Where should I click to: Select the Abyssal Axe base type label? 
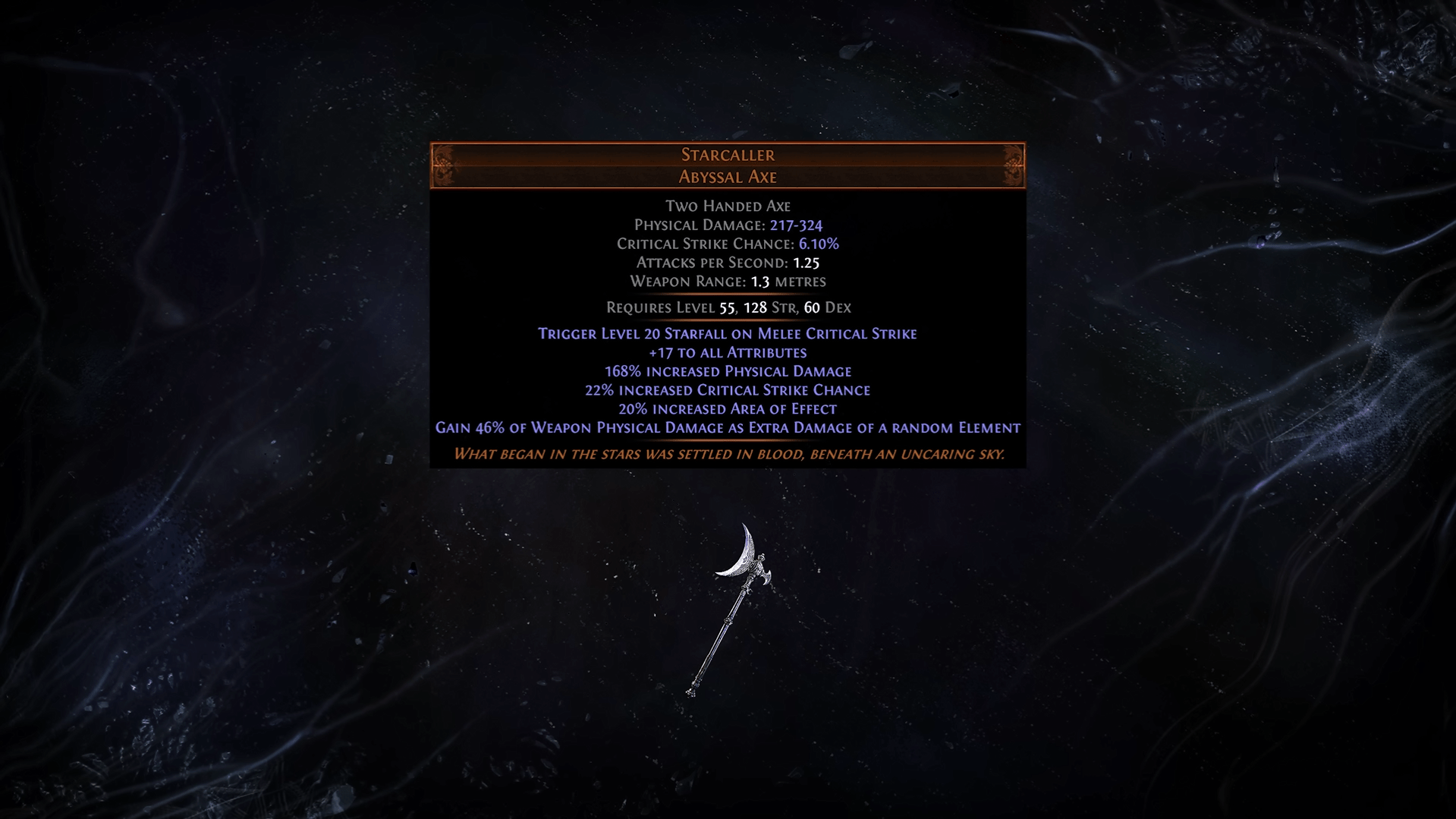[727, 177]
